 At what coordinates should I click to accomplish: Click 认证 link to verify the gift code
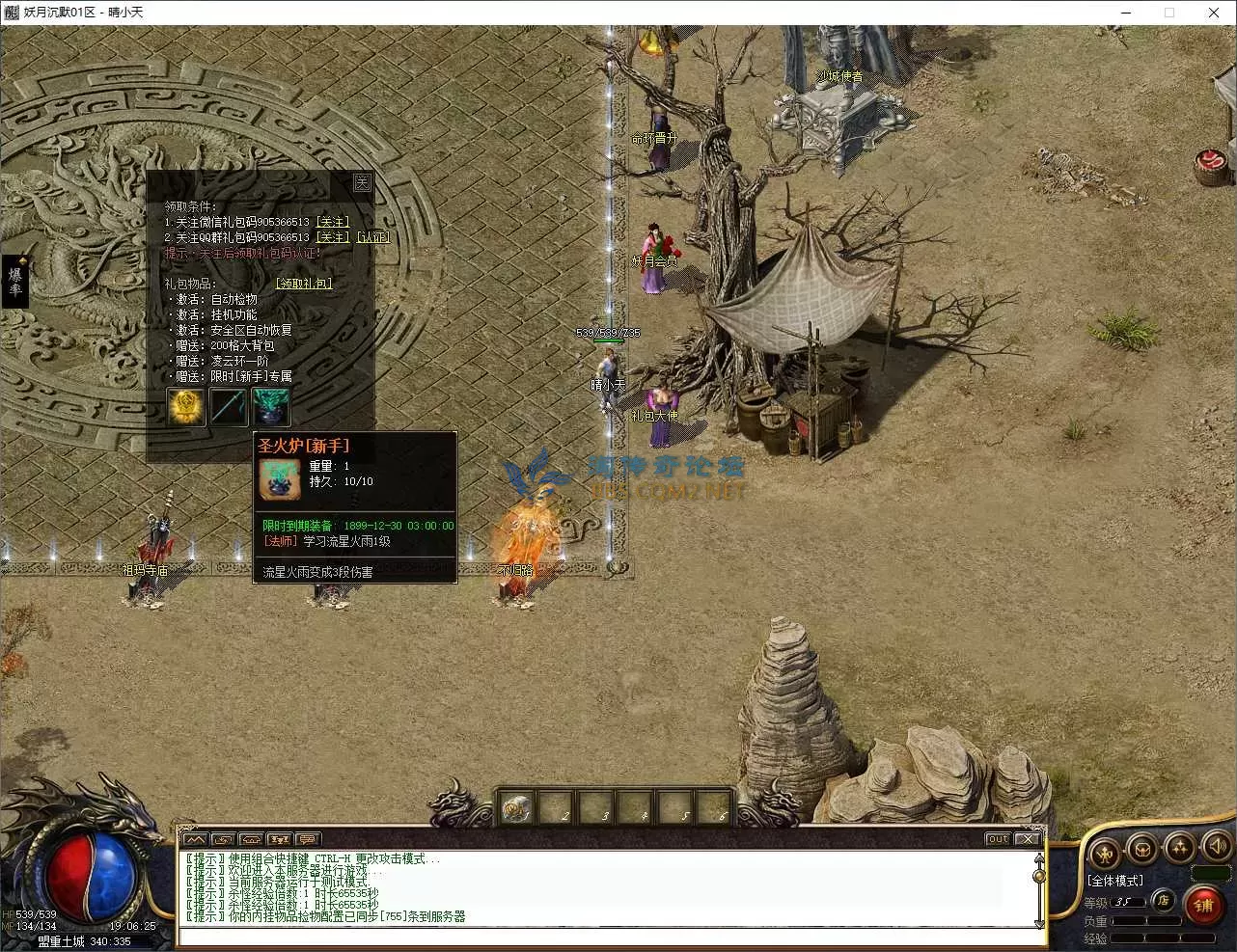373,237
